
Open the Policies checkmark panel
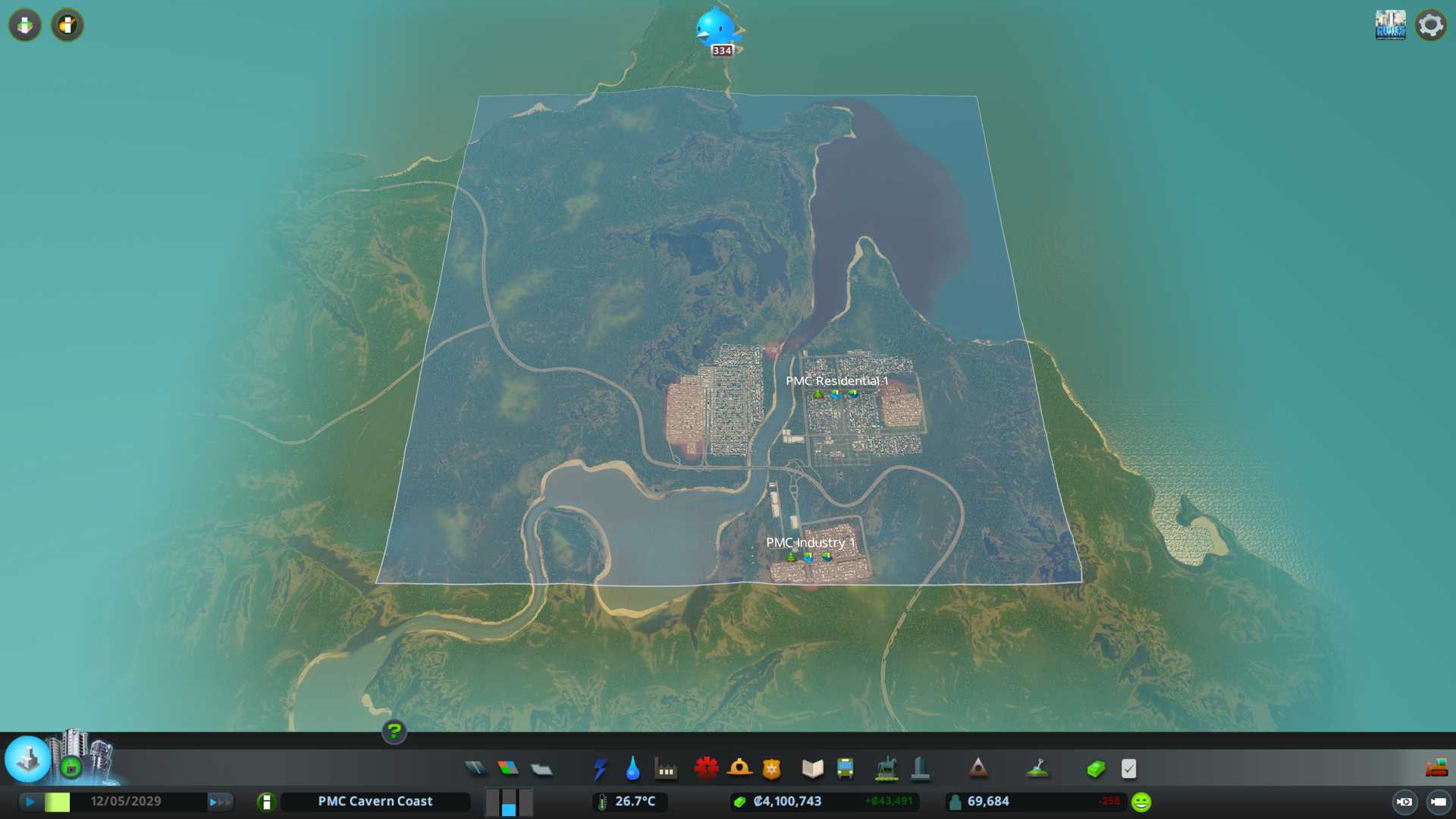pyautogui.click(x=1128, y=769)
